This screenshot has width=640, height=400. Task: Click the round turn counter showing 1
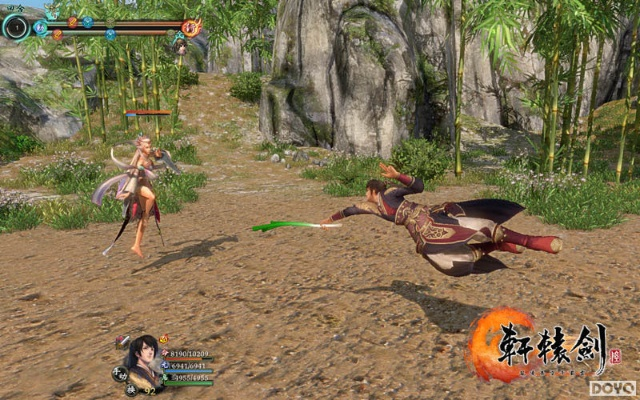point(16,26)
